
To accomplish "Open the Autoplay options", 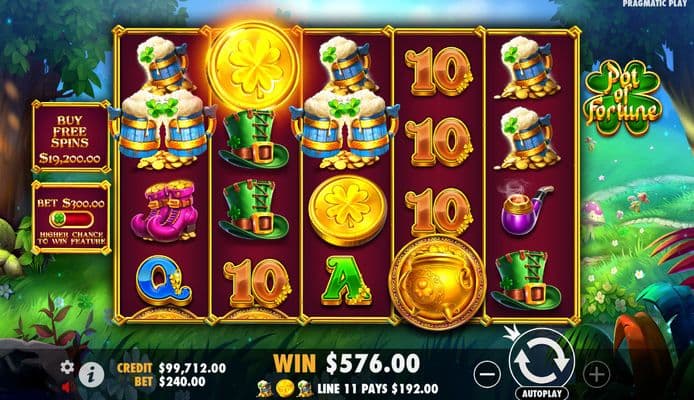I will tap(541, 393).
